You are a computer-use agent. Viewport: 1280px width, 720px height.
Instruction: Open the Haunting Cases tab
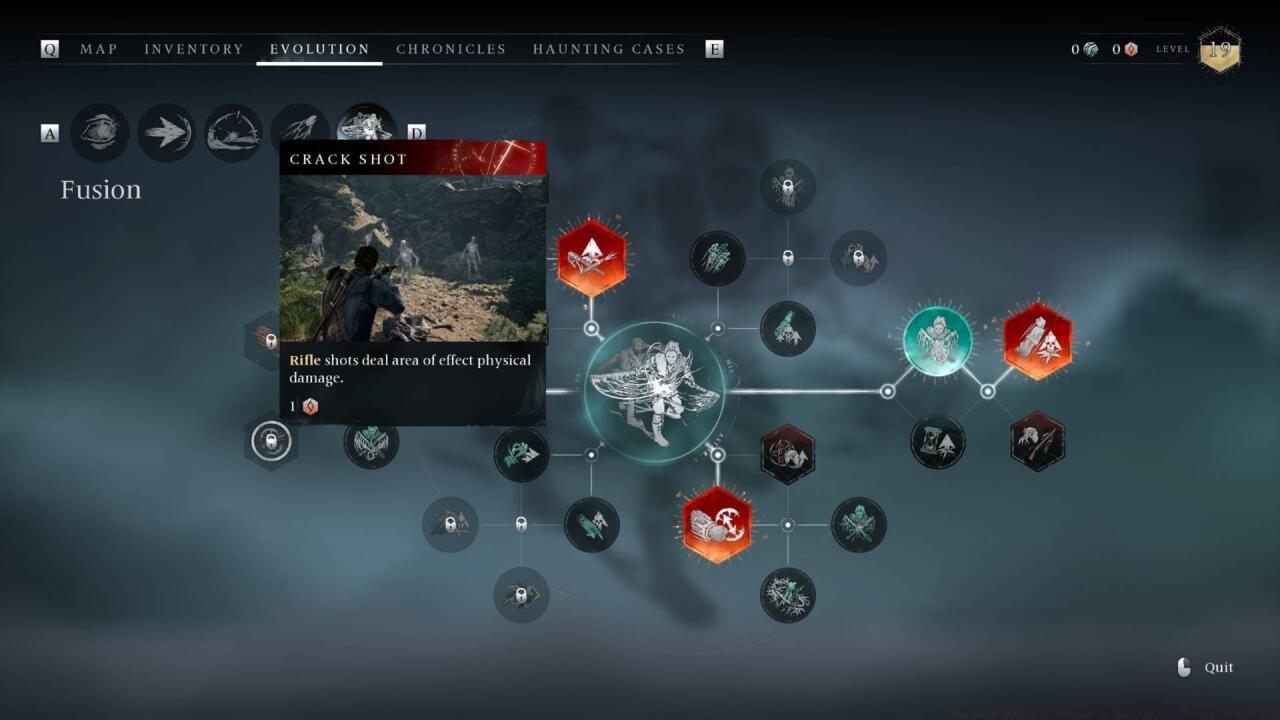coord(608,49)
